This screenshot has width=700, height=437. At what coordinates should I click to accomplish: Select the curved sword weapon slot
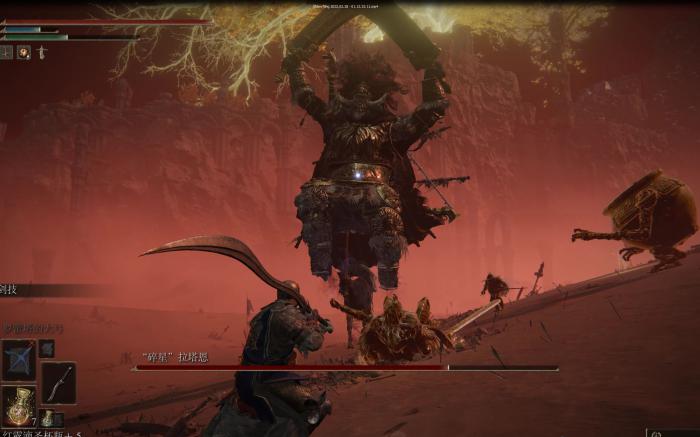coord(59,383)
